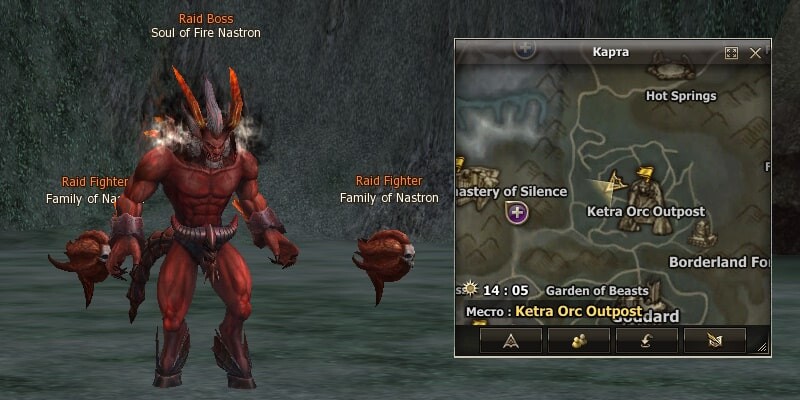Maximize the map window

pos(731,52)
